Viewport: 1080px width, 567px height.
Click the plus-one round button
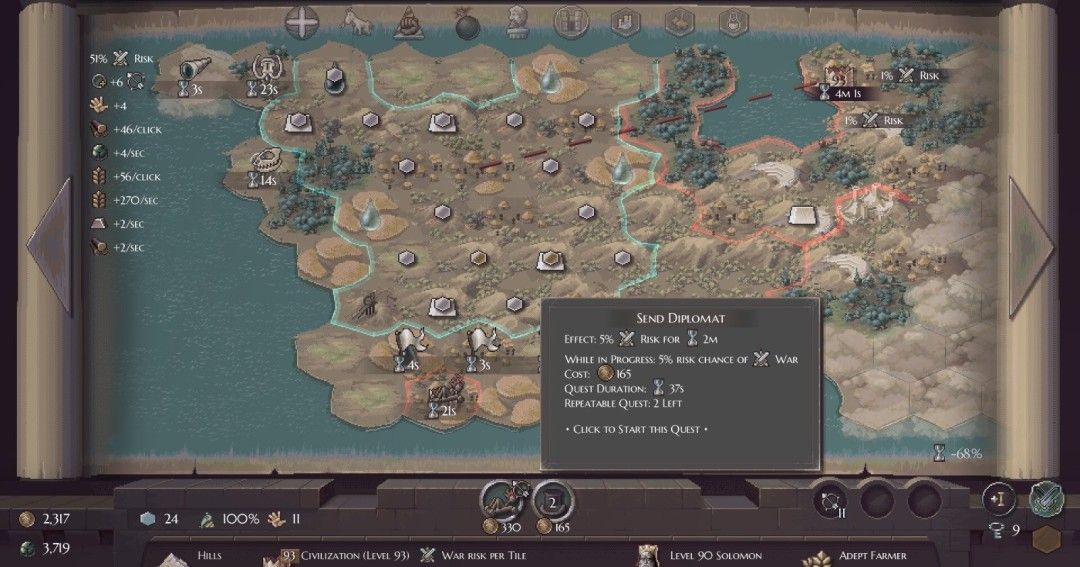tap(998, 497)
